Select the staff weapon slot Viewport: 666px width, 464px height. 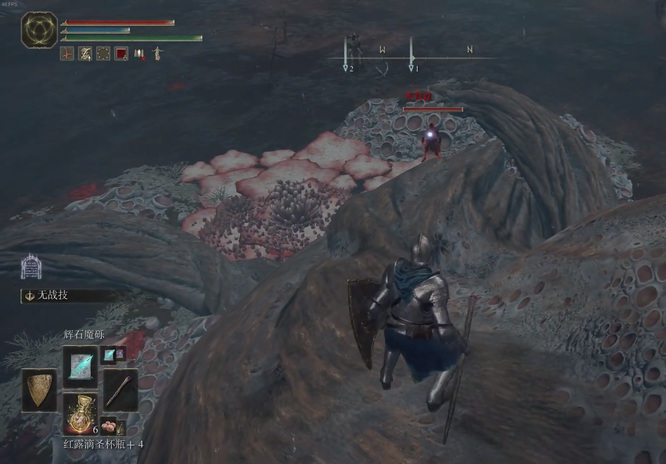pos(120,388)
